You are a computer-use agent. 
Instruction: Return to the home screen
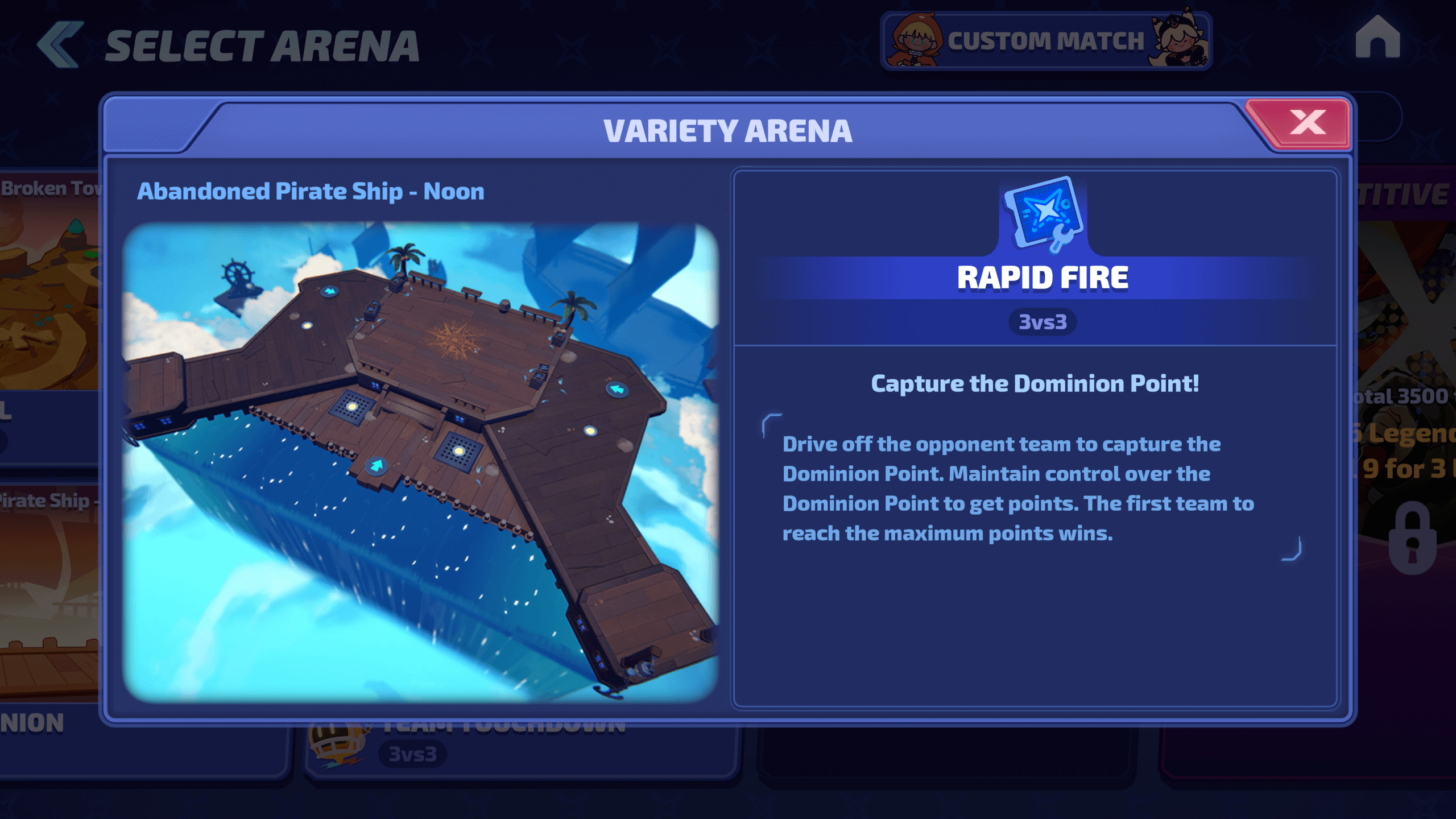(1377, 38)
